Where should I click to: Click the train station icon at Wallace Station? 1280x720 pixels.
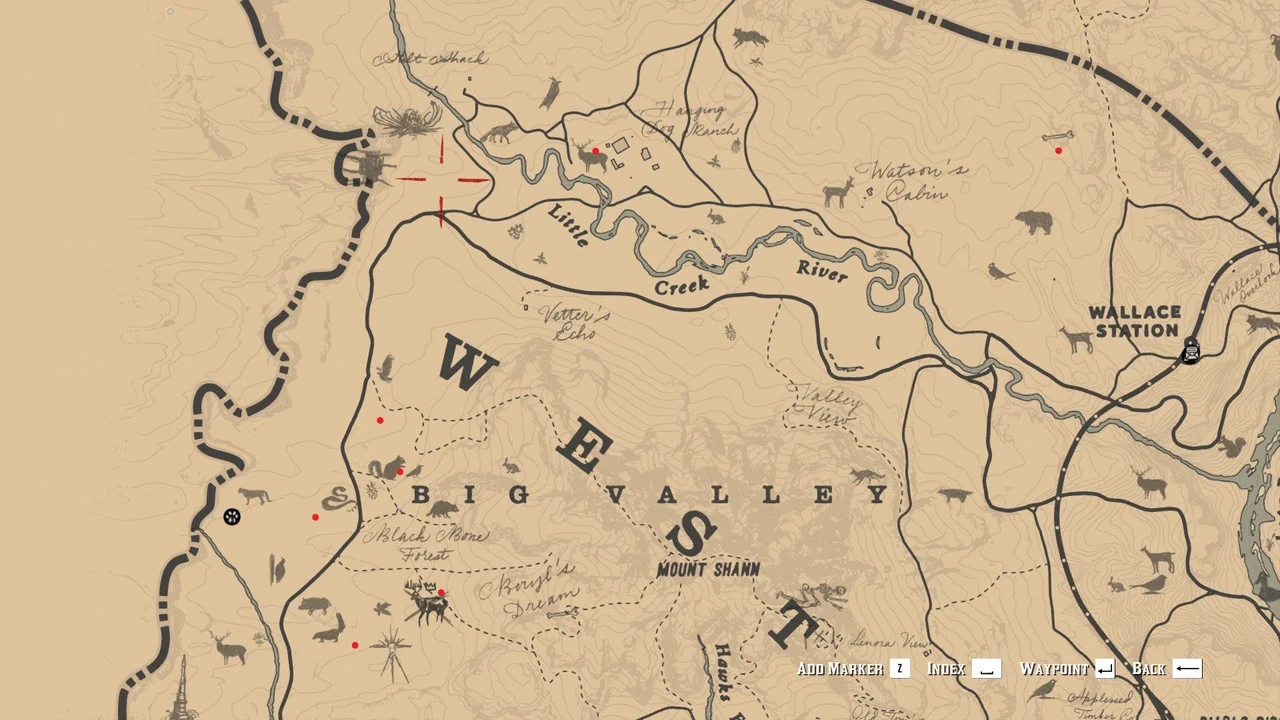(x=1190, y=352)
